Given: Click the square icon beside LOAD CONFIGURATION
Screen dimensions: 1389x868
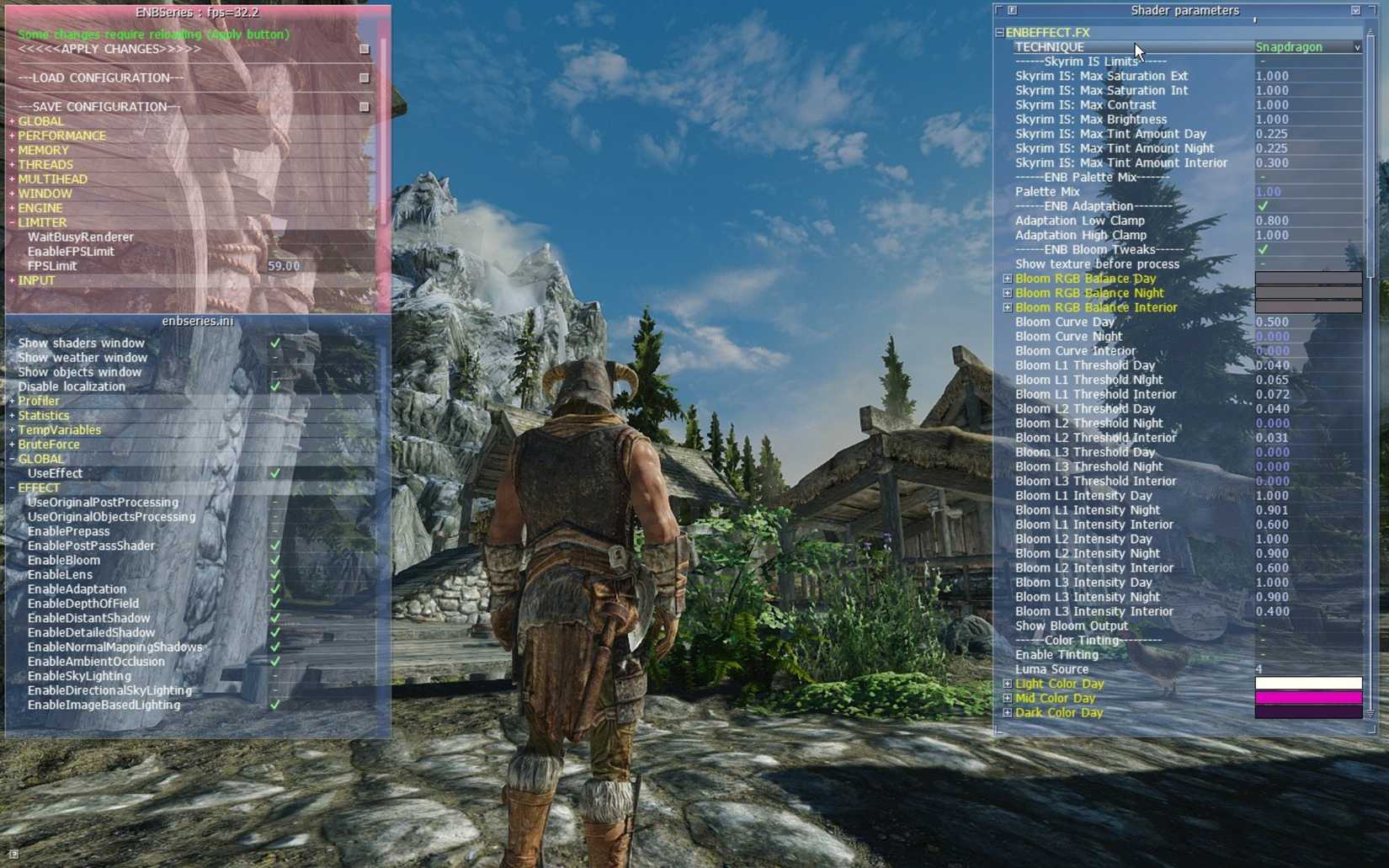Looking at the screenshot, I should coord(365,77).
